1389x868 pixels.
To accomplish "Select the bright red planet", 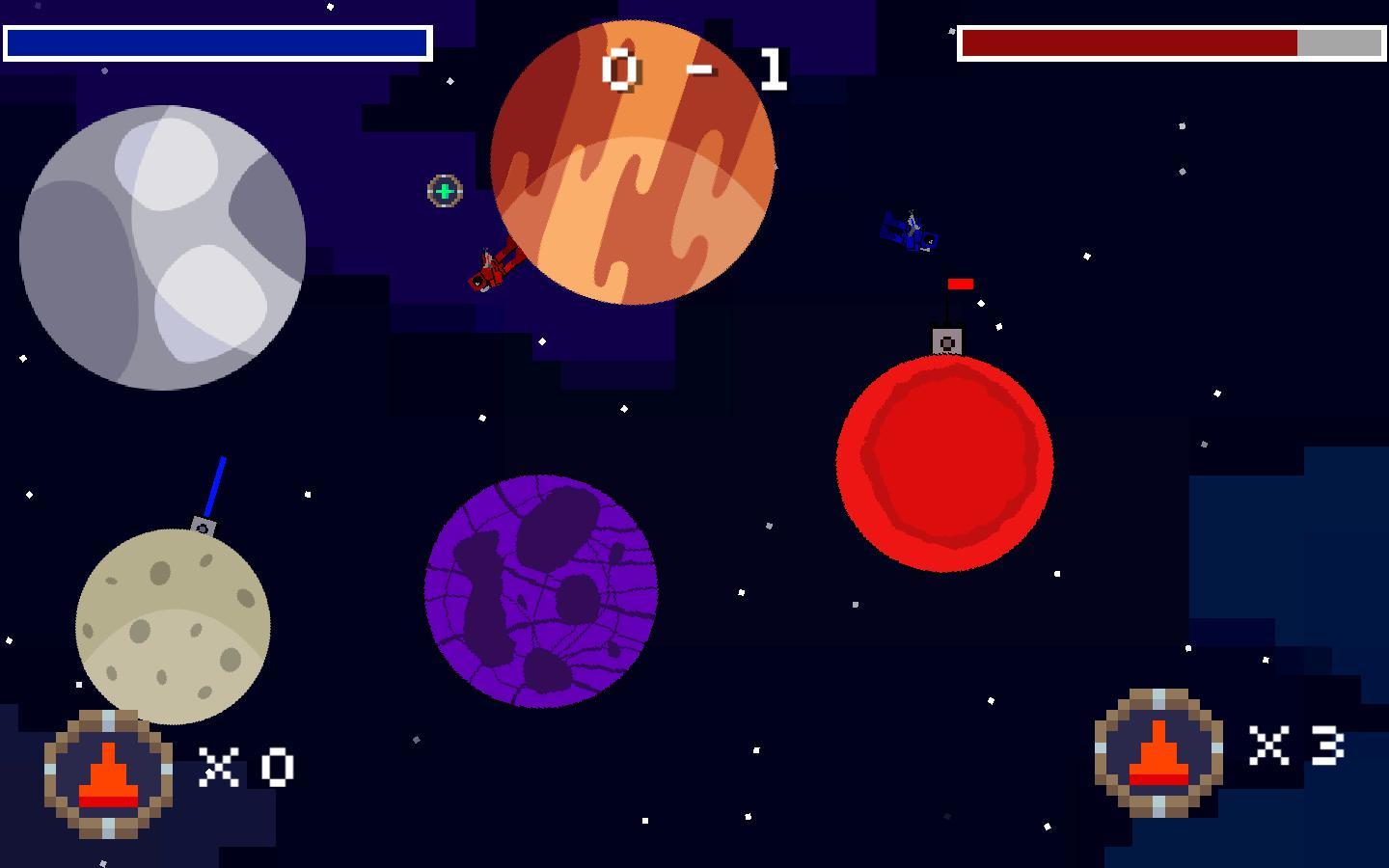I will click(x=945, y=463).
